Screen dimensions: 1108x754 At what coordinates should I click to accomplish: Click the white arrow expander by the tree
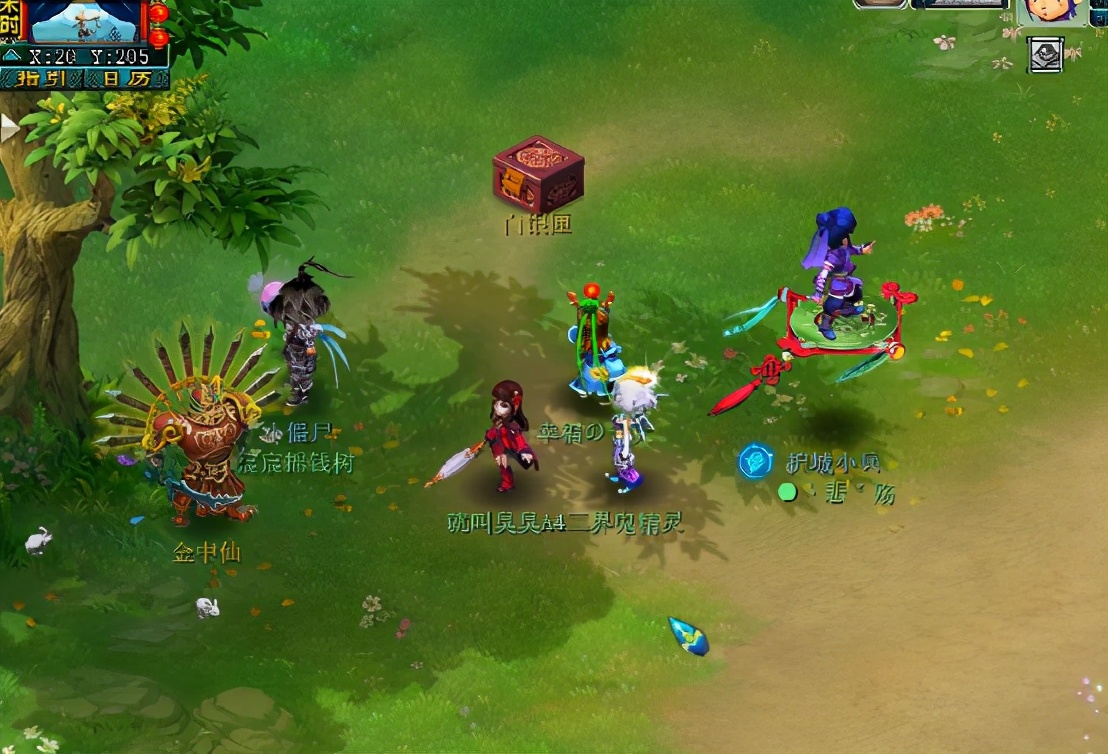(x=9, y=128)
